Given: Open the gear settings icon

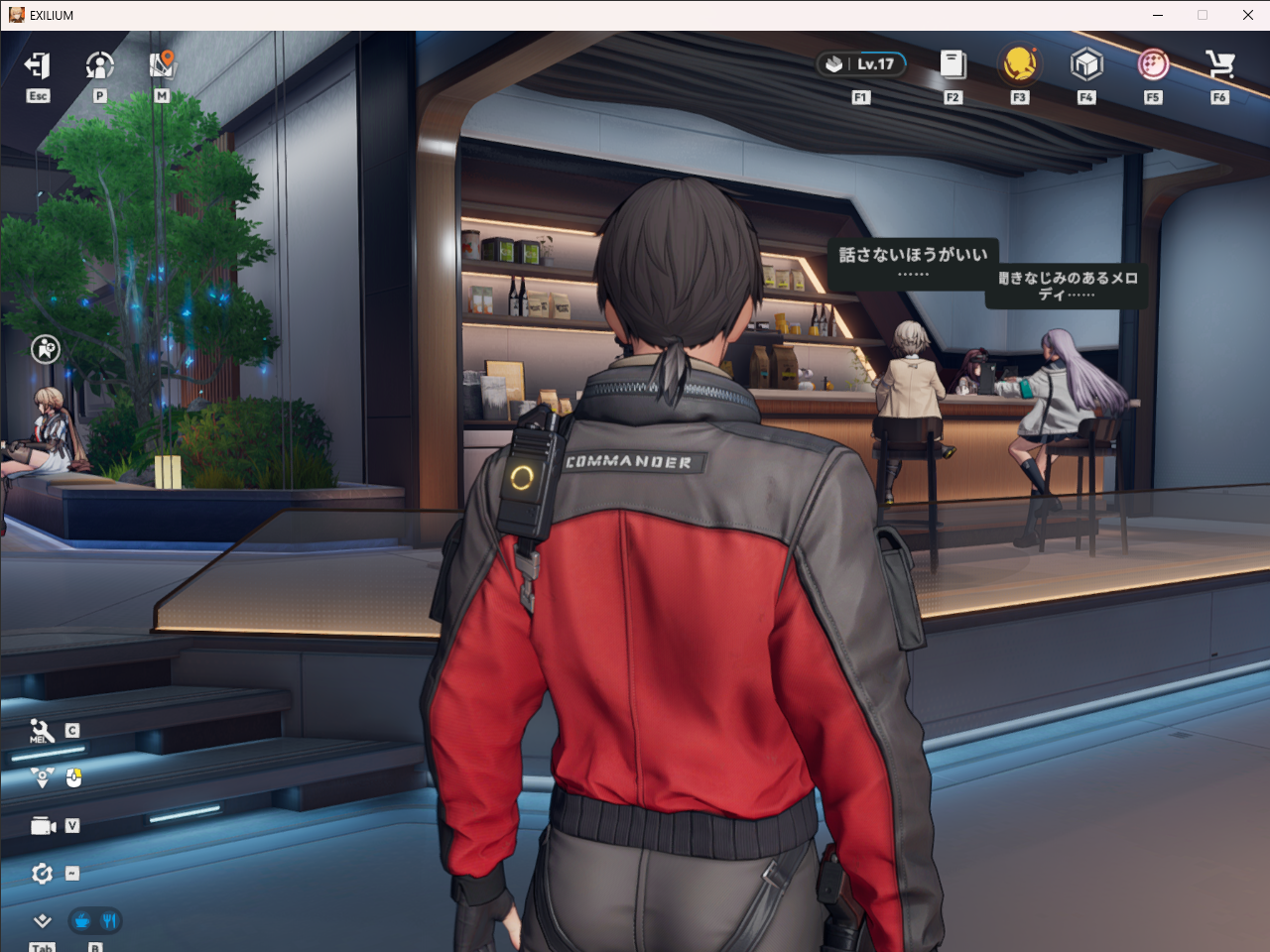Looking at the screenshot, I should pos(42,874).
